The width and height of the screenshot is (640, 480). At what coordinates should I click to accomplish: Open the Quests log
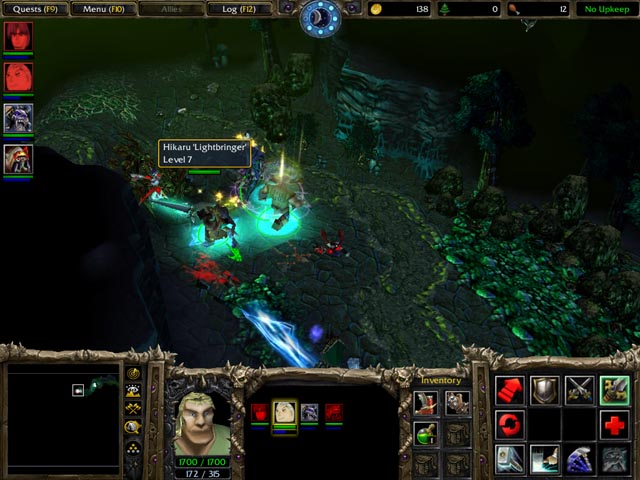coord(35,9)
